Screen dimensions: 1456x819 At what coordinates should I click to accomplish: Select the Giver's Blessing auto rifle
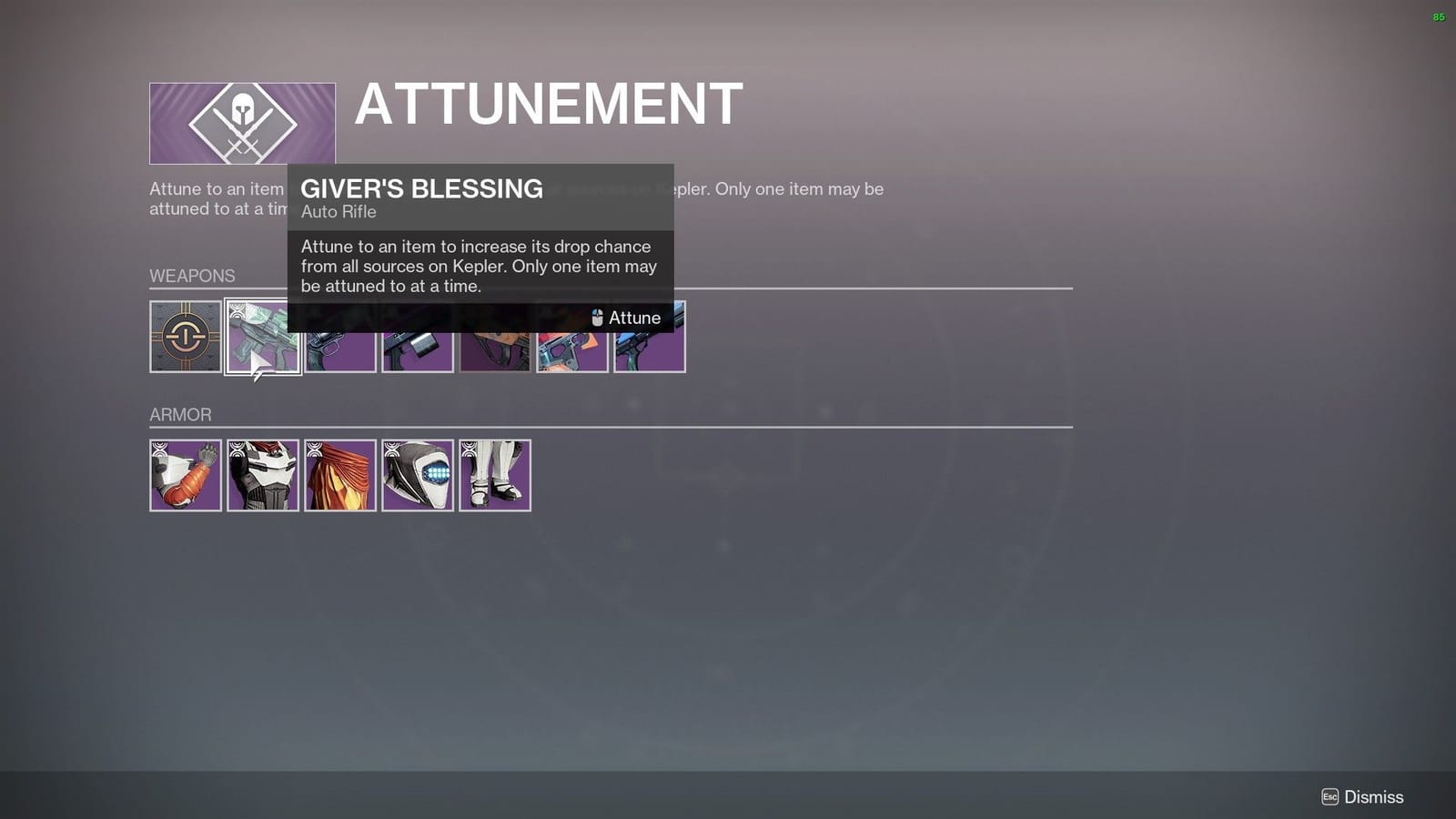click(262, 337)
